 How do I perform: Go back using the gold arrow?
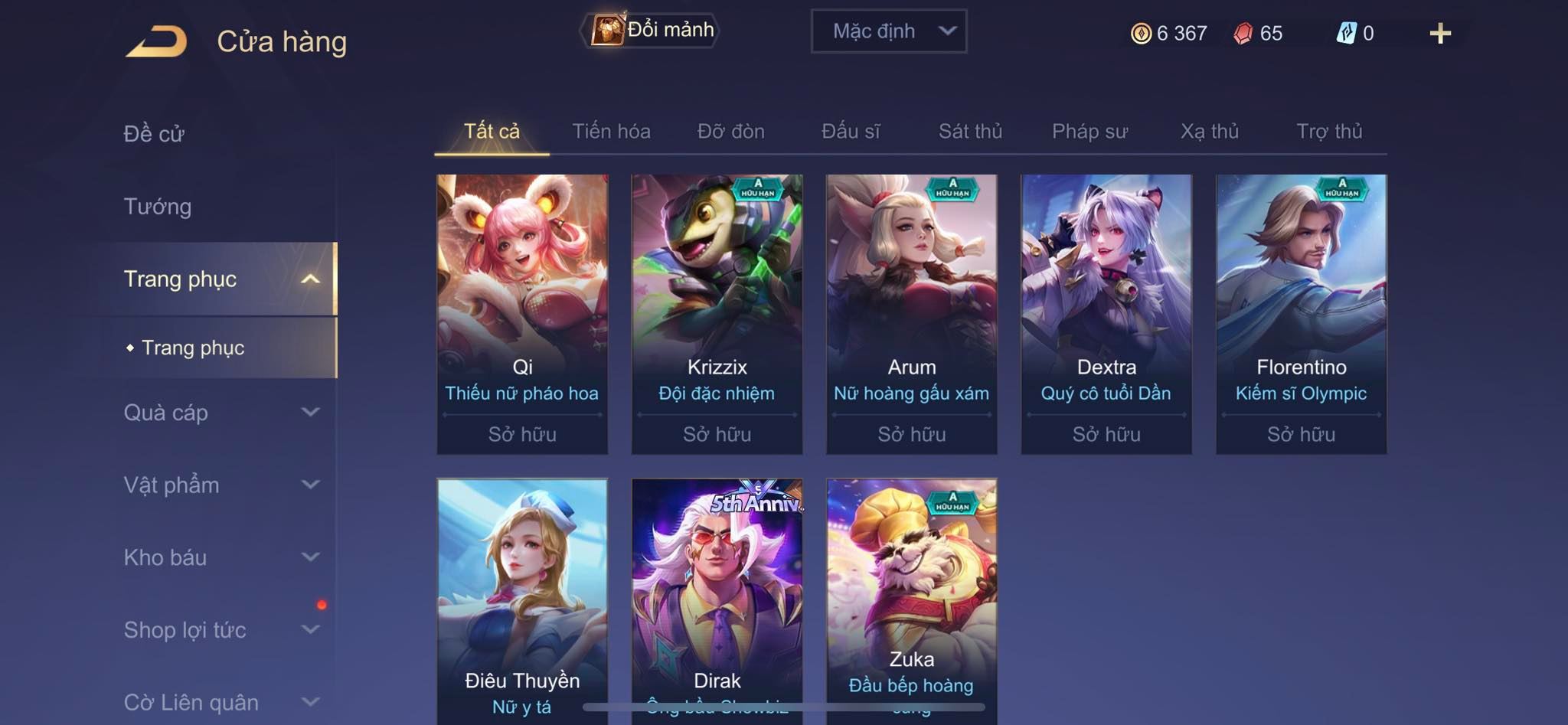click(x=157, y=41)
